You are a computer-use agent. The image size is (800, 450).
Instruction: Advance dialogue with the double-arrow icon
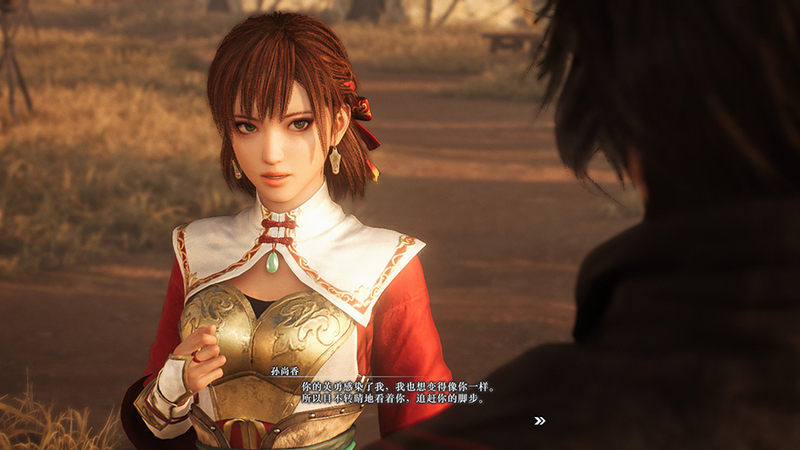540,421
